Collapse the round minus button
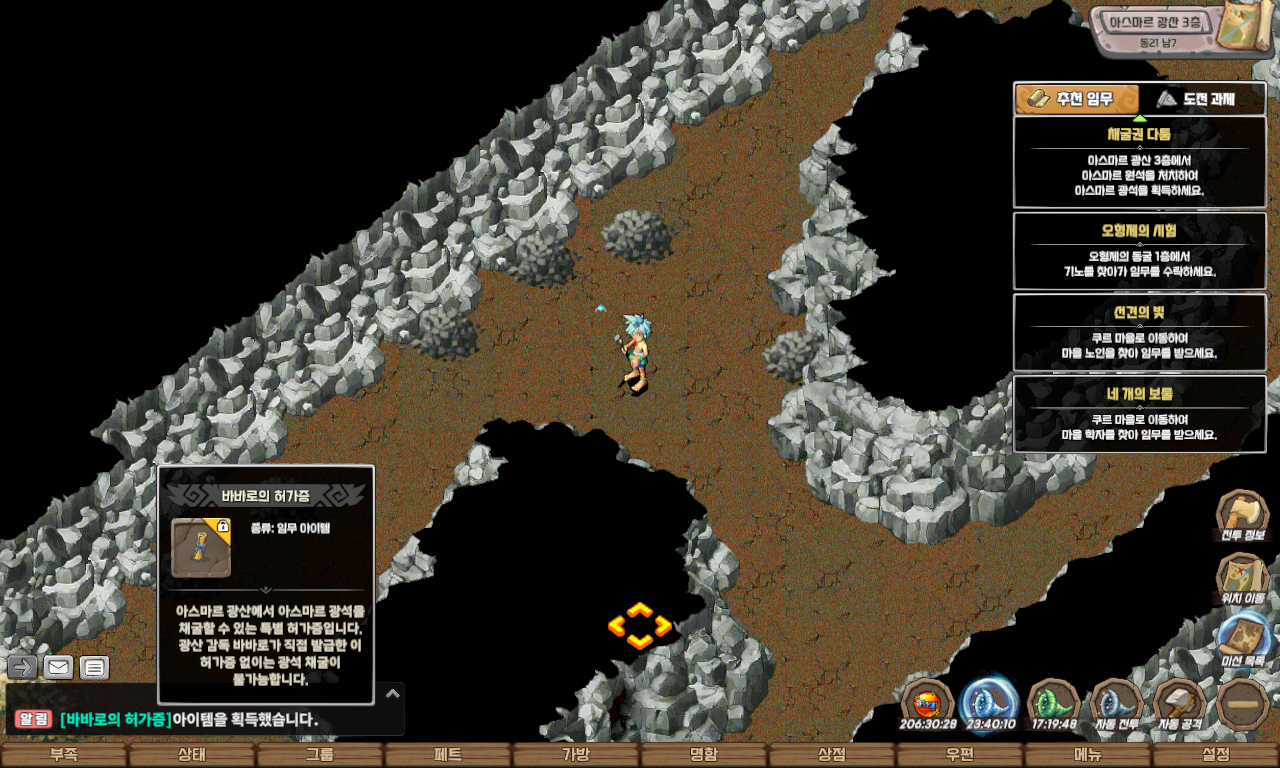 point(1242,705)
